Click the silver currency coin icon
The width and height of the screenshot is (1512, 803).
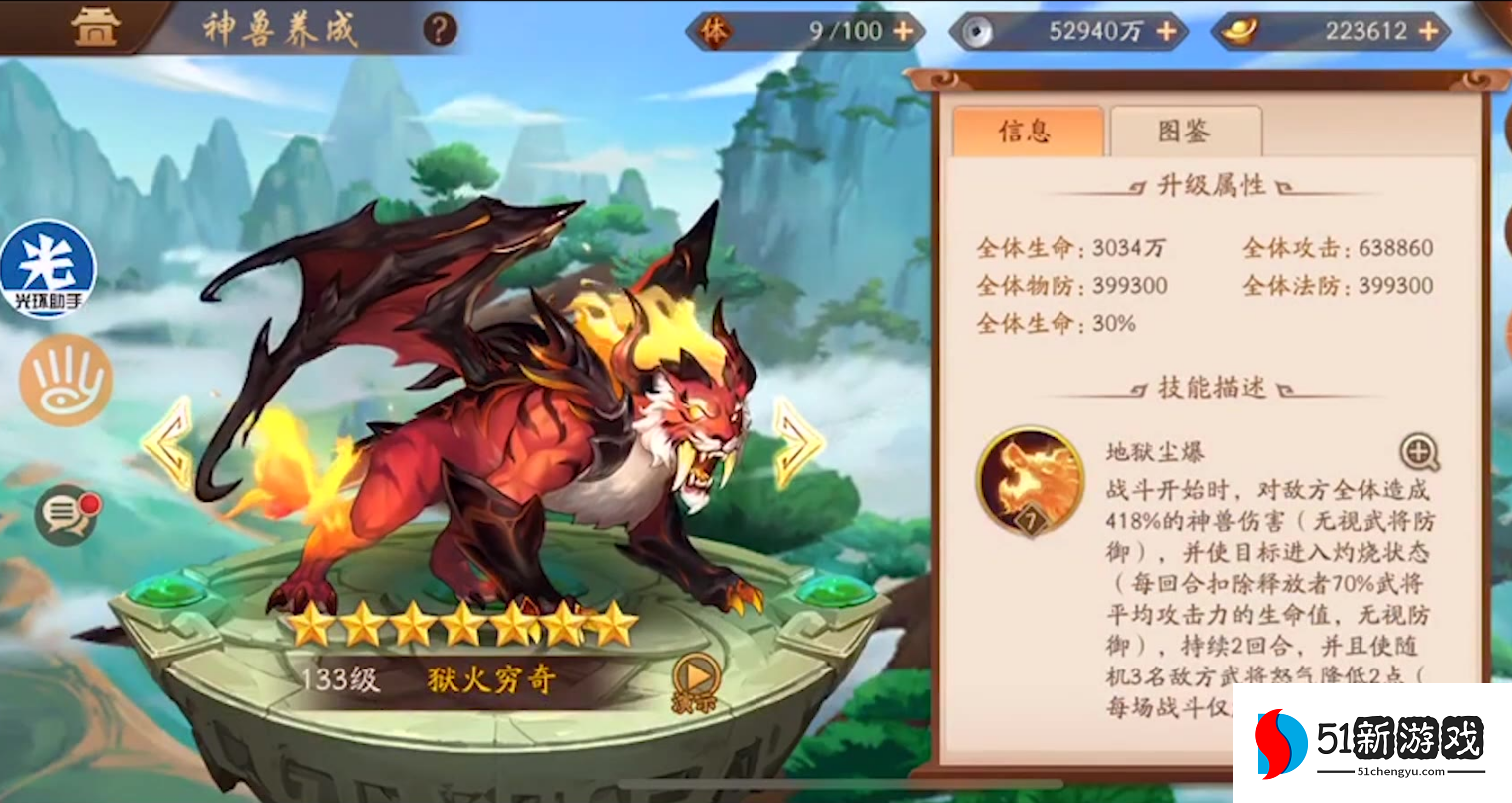[978, 30]
